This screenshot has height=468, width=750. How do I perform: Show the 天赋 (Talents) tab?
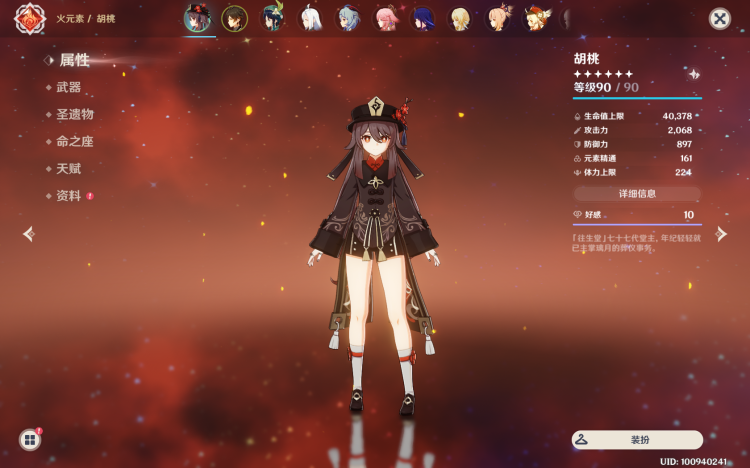point(69,169)
